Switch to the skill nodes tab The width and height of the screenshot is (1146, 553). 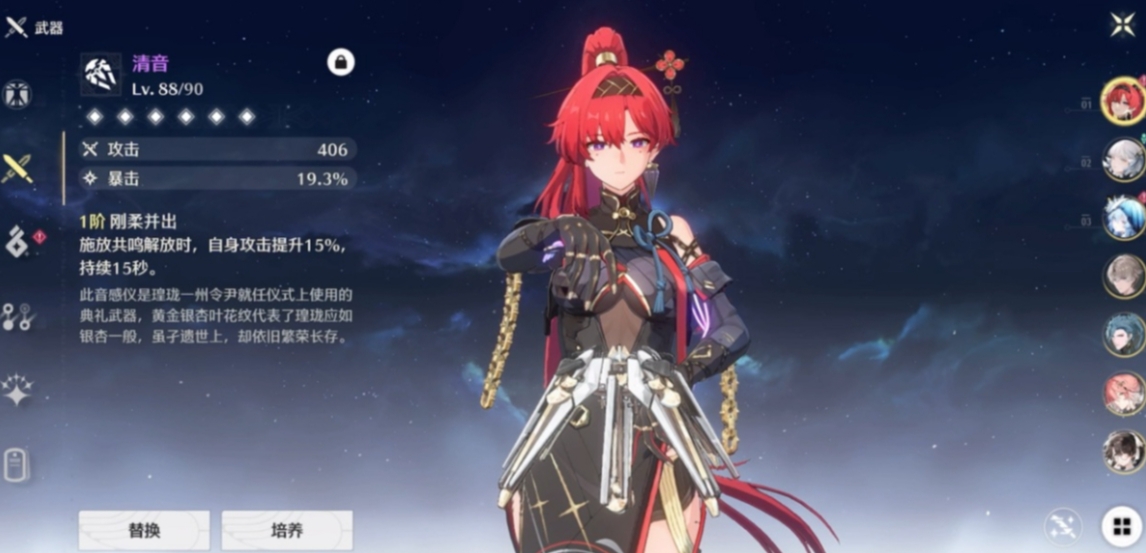point(17,316)
